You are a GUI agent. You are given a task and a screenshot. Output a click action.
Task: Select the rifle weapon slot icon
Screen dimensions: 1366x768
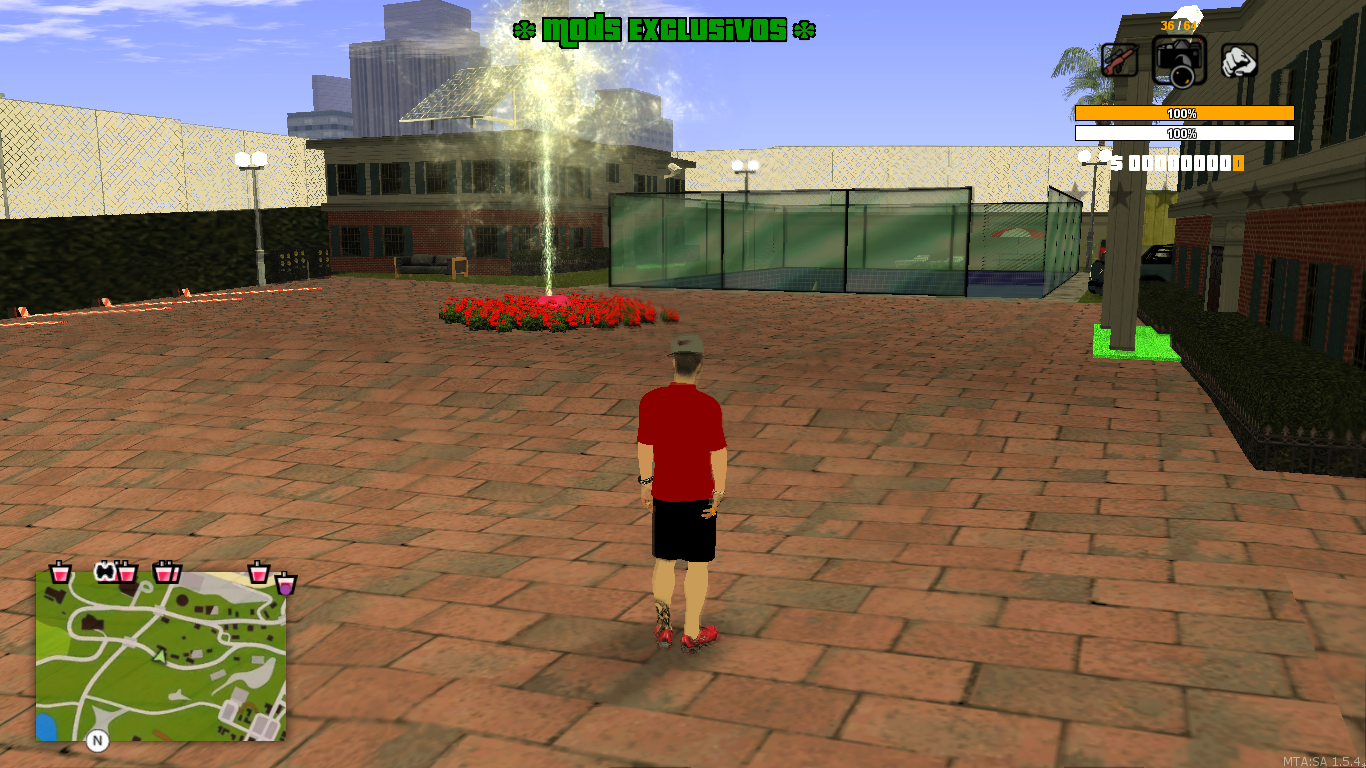(x=1118, y=60)
